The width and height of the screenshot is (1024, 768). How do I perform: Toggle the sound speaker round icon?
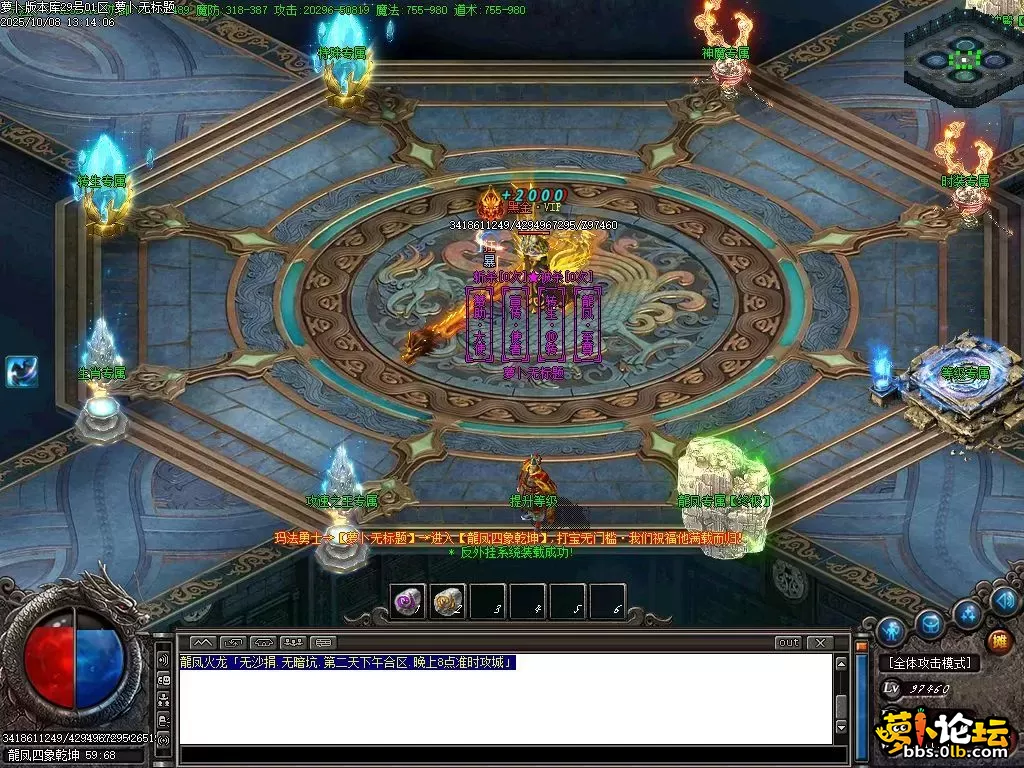point(1005,600)
